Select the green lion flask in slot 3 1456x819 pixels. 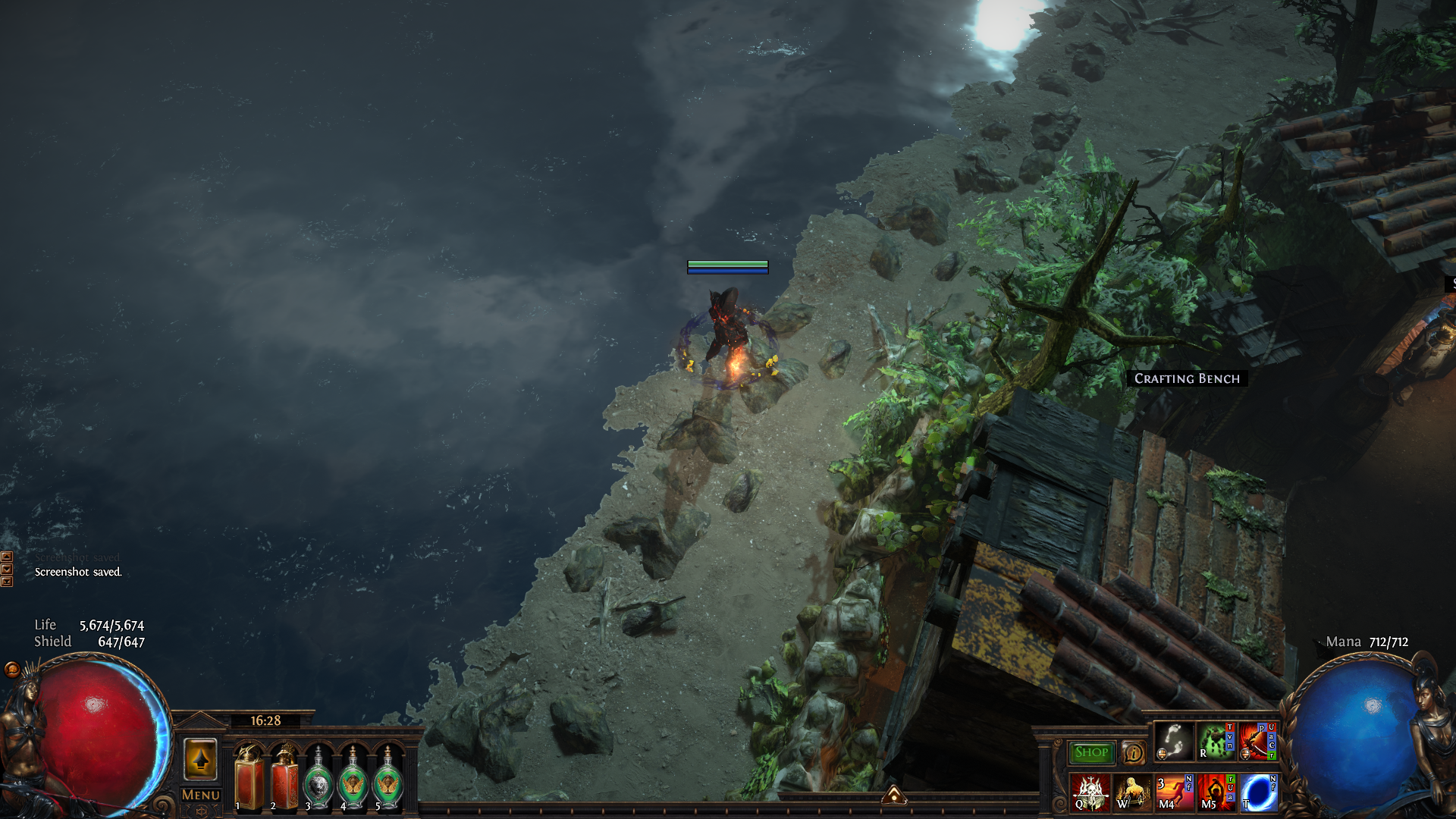coord(318,779)
